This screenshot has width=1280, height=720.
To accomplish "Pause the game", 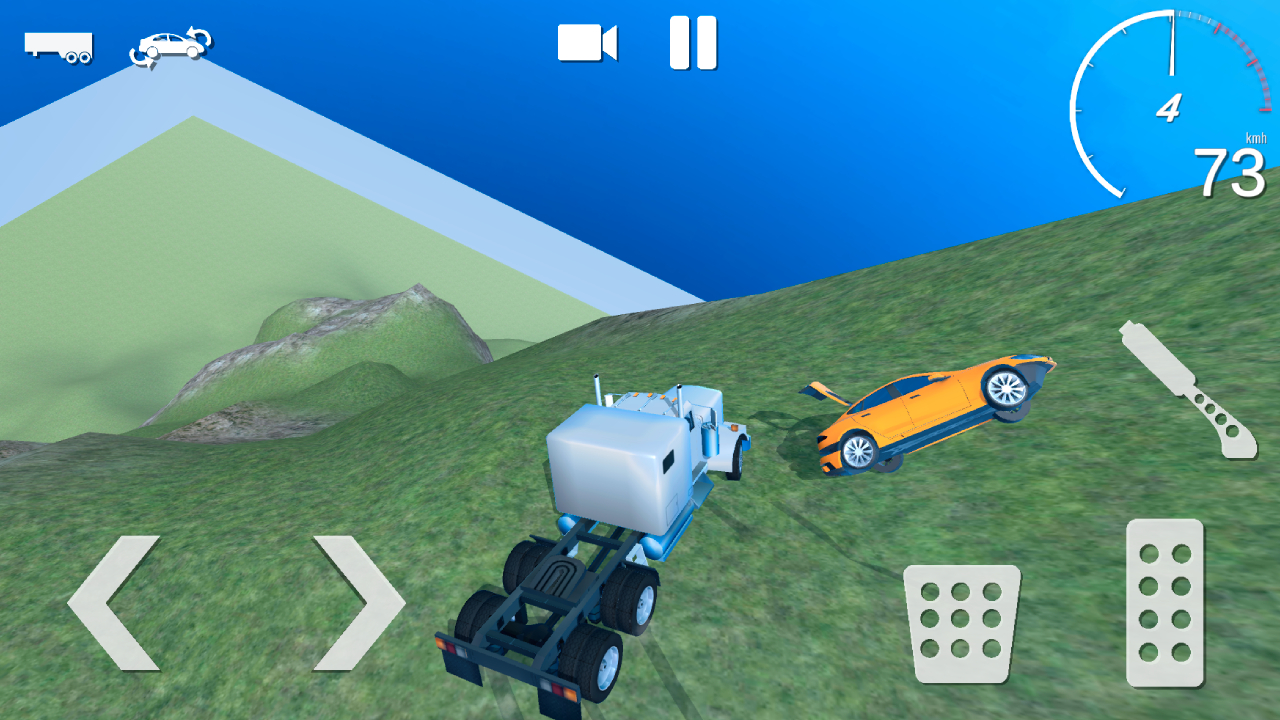I will [x=694, y=41].
